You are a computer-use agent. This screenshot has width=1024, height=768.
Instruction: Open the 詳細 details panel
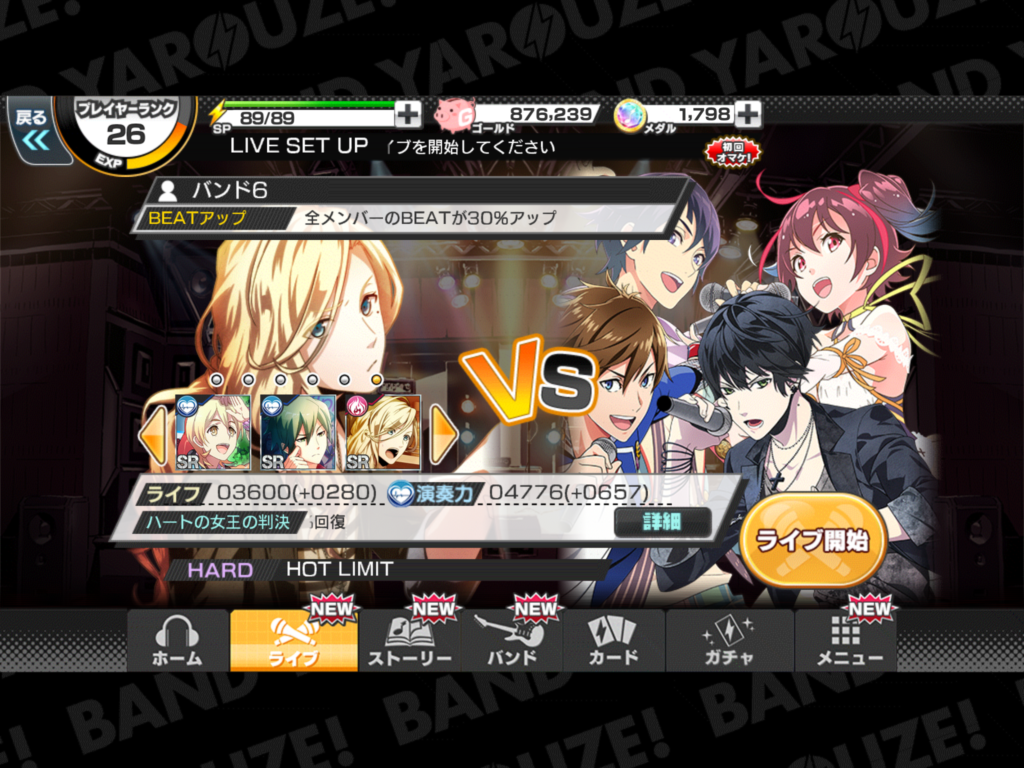pos(662,523)
